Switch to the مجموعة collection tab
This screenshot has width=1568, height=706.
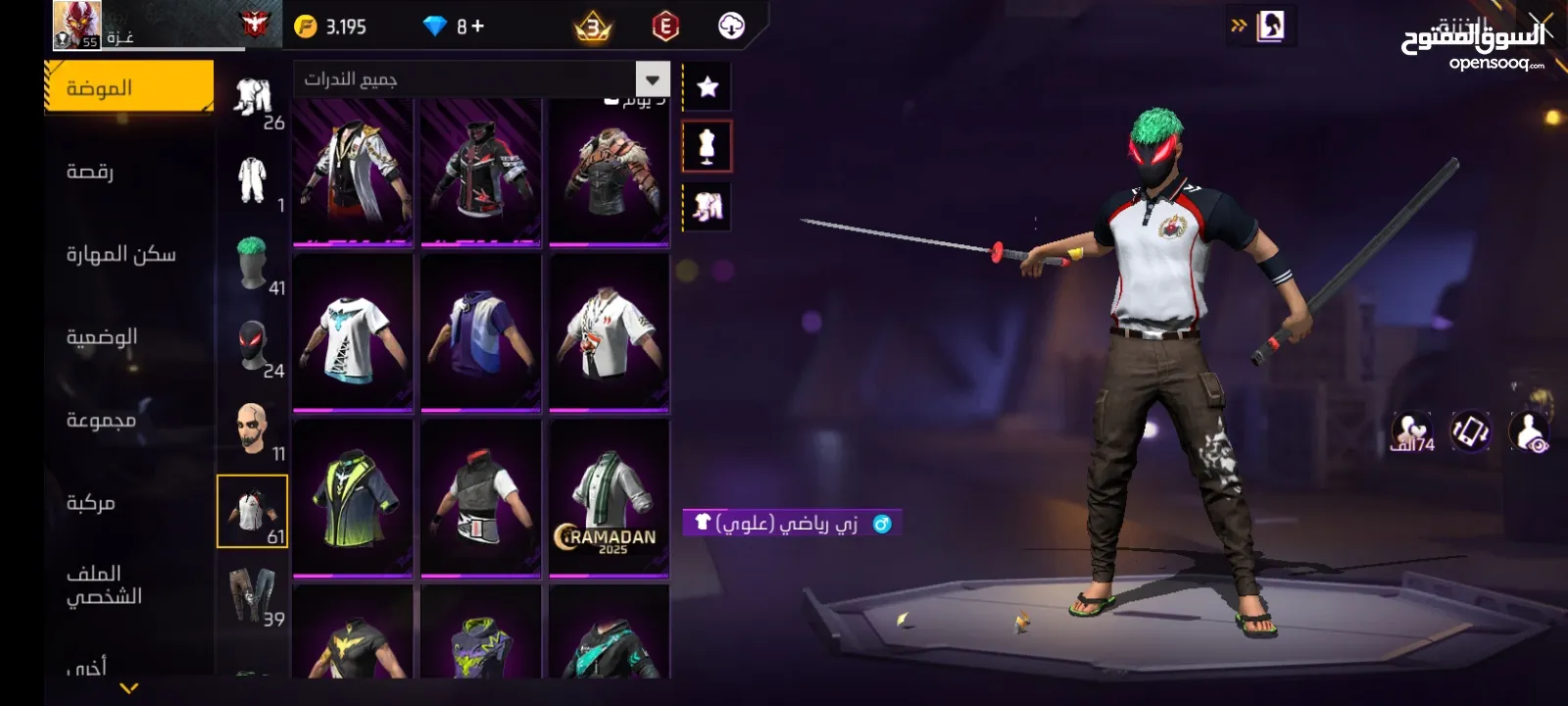tap(101, 420)
